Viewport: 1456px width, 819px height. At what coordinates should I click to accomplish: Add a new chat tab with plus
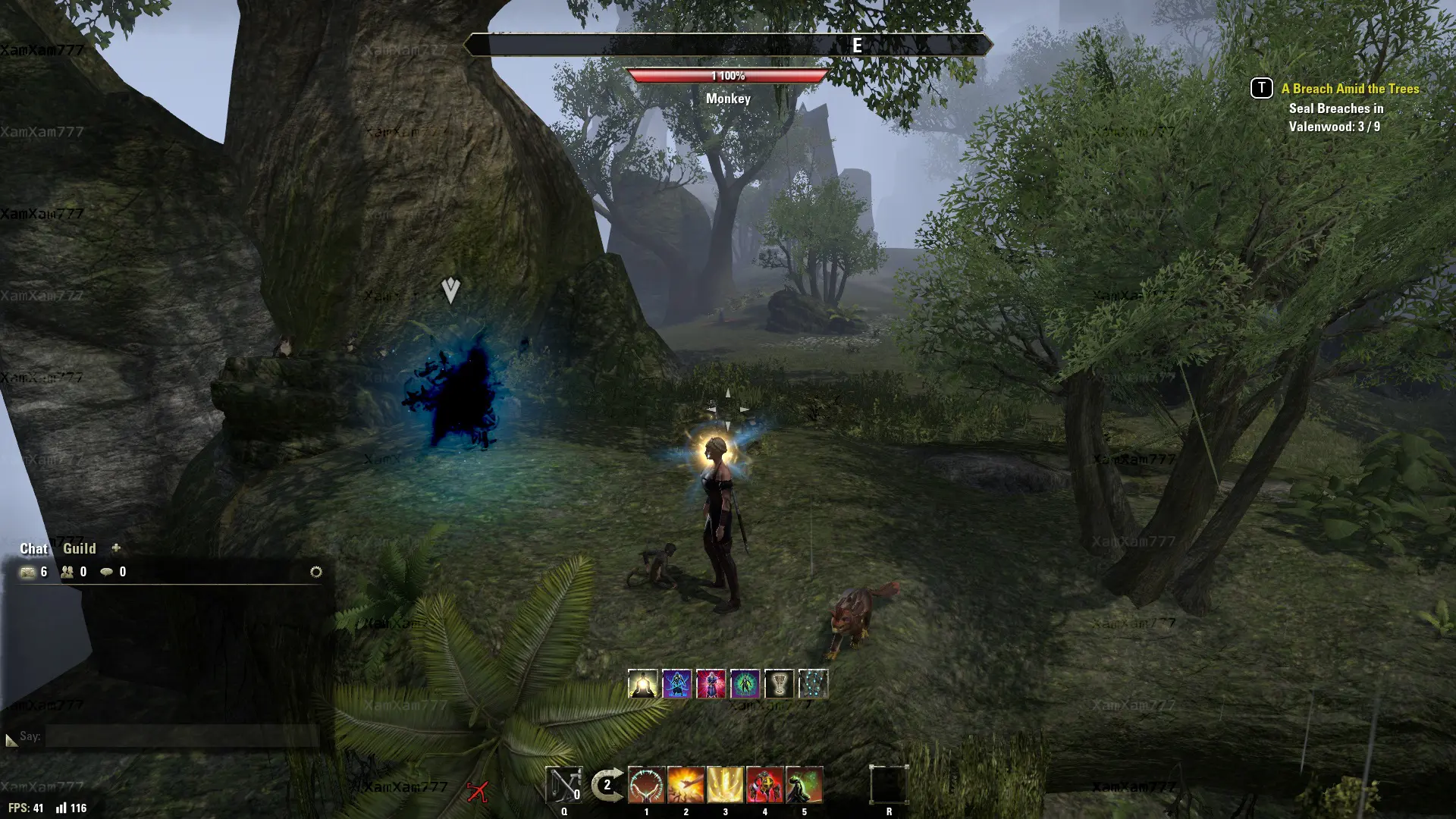(116, 548)
